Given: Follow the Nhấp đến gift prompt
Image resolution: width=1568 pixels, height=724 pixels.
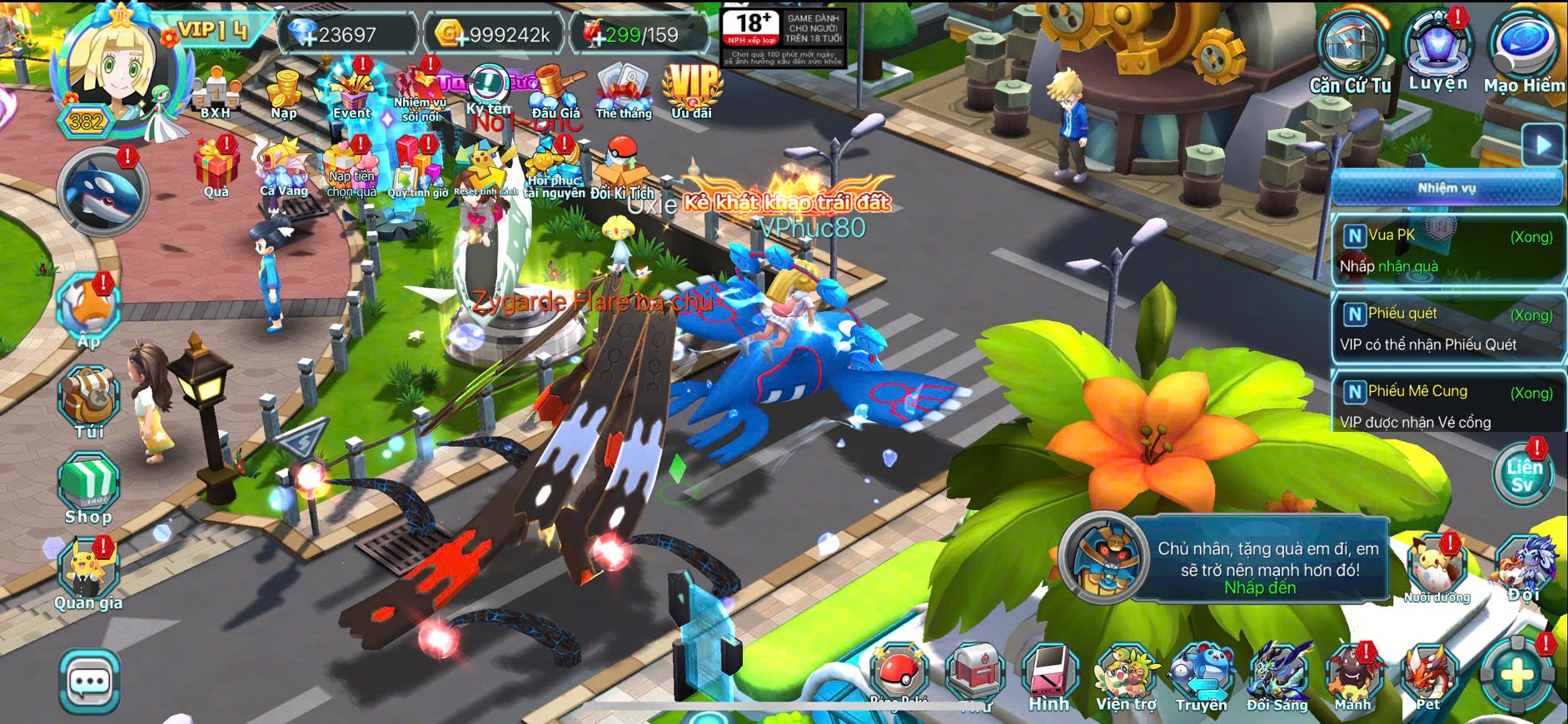Looking at the screenshot, I should point(1259,588).
